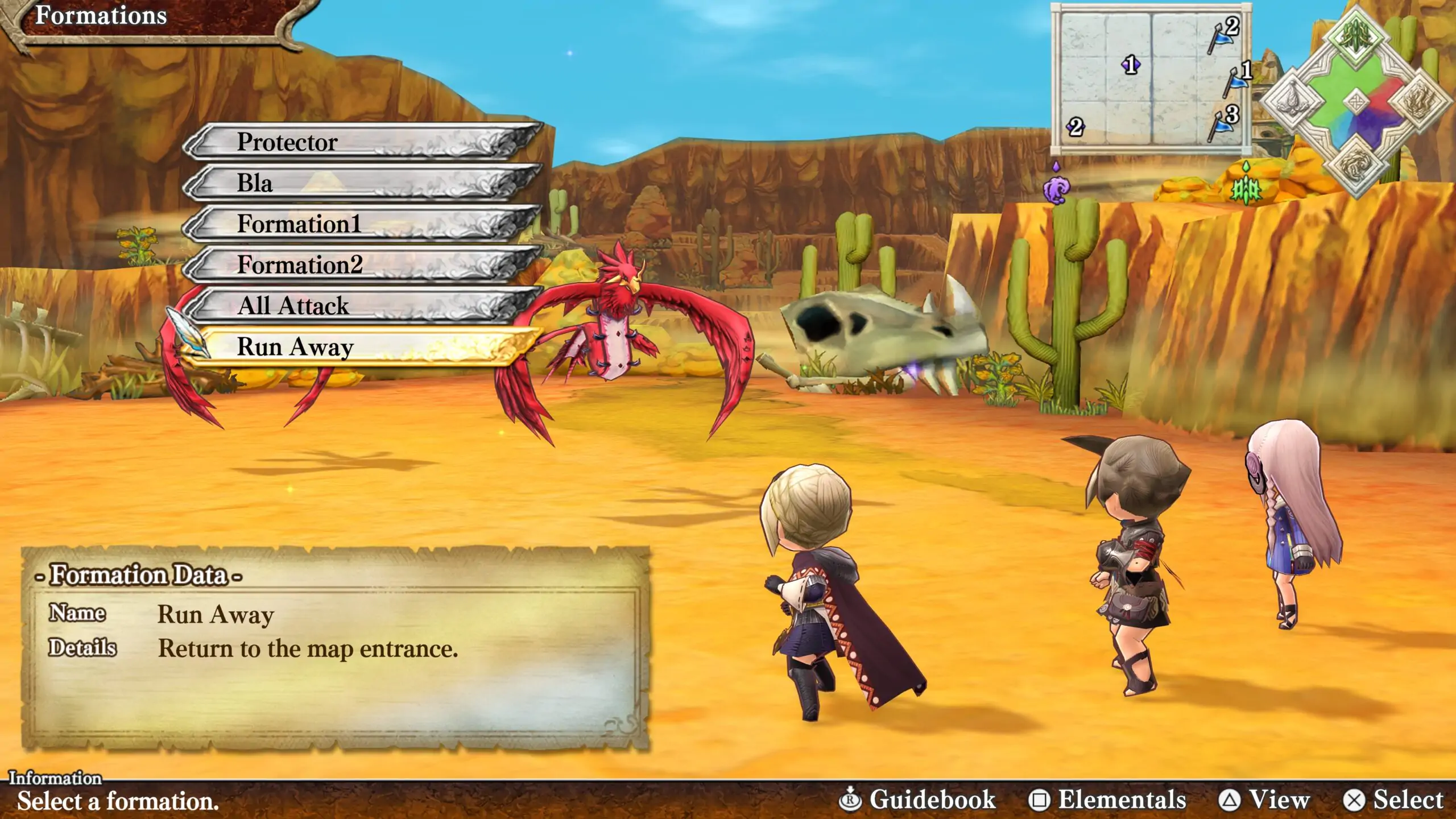Click the purple elemental spirit icon
The height and width of the screenshot is (819, 1456).
pyautogui.click(x=1056, y=188)
